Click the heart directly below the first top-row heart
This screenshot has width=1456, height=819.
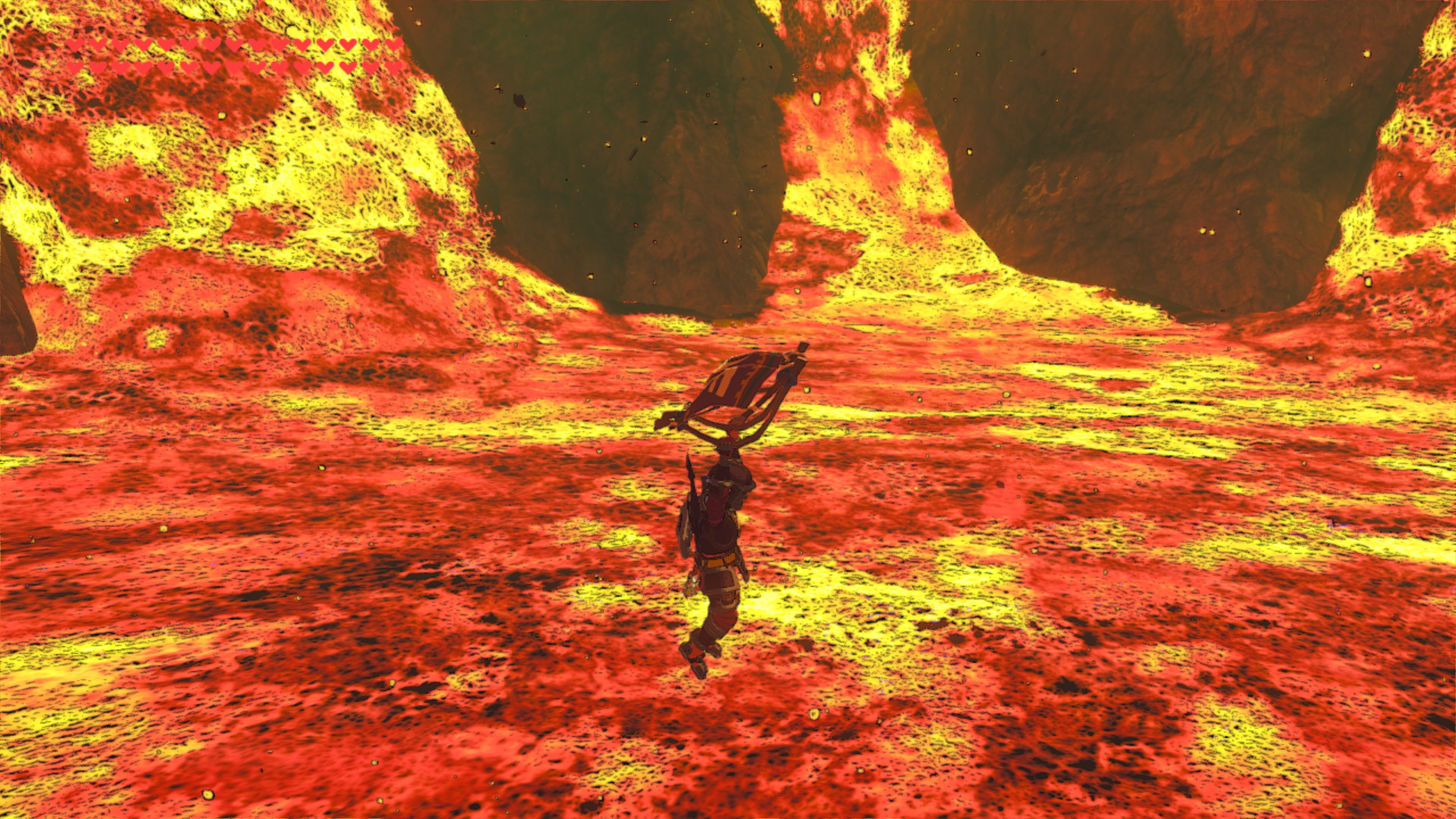tap(74, 67)
